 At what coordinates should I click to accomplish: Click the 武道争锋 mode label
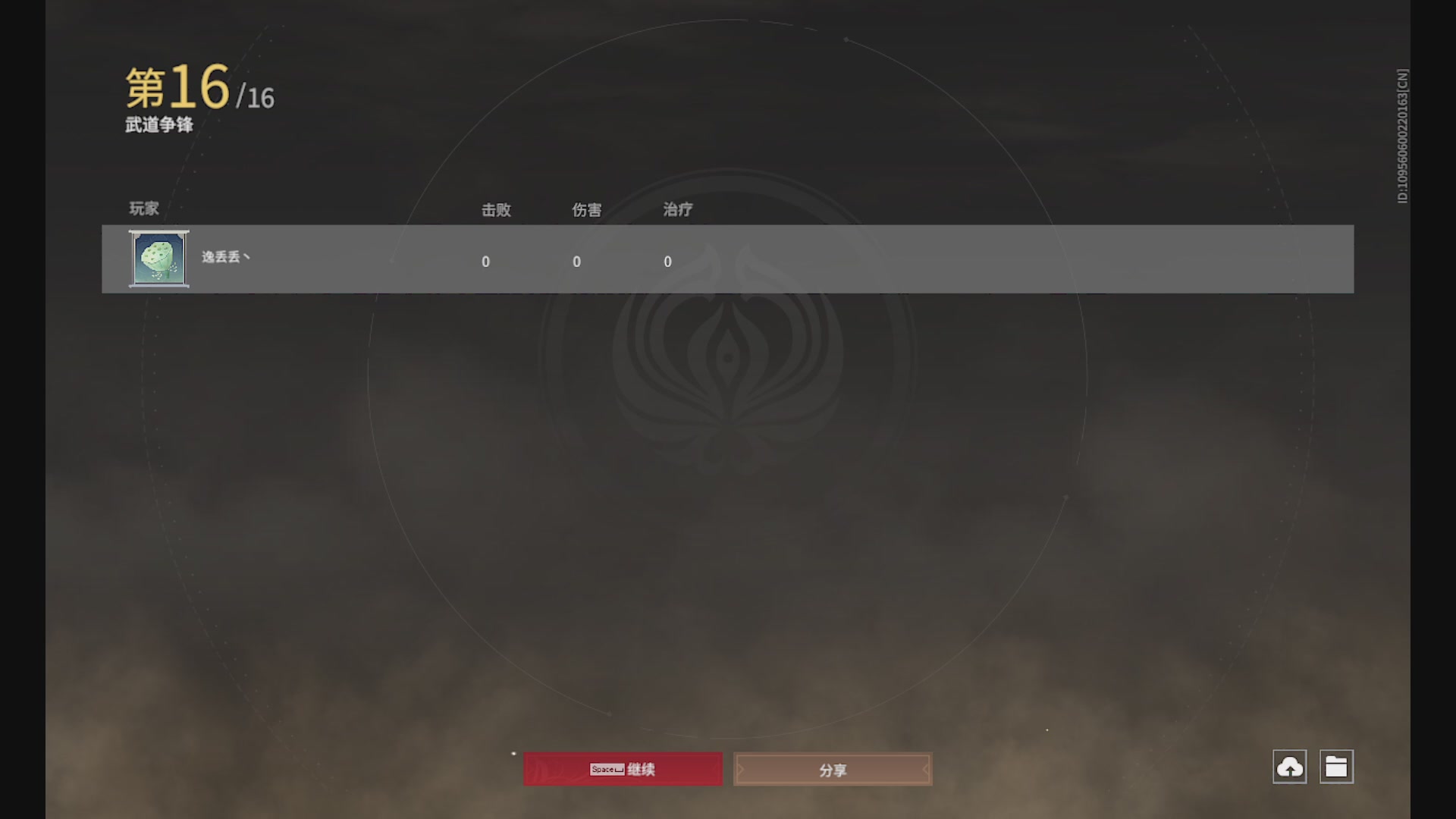[x=159, y=125]
